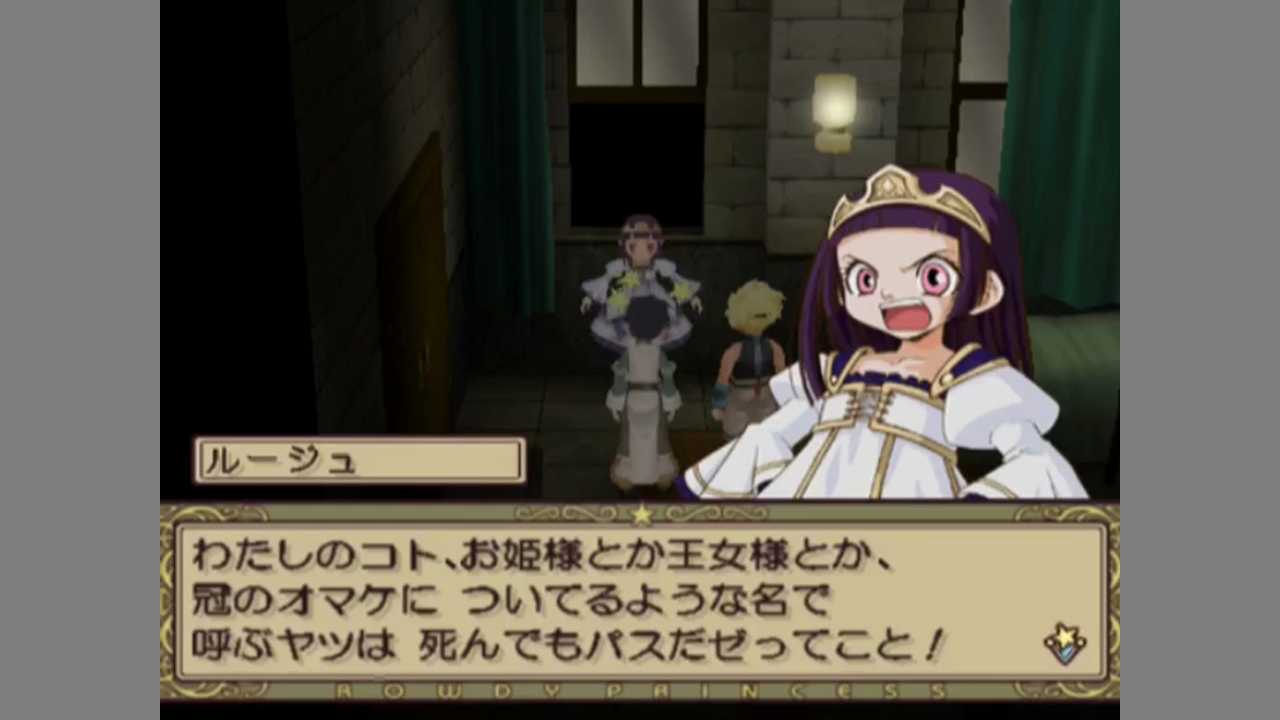The width and height of the screenshot is (1280, 720).
Task: Click the dialogue text box to continue
Action: tap(640, 602)
